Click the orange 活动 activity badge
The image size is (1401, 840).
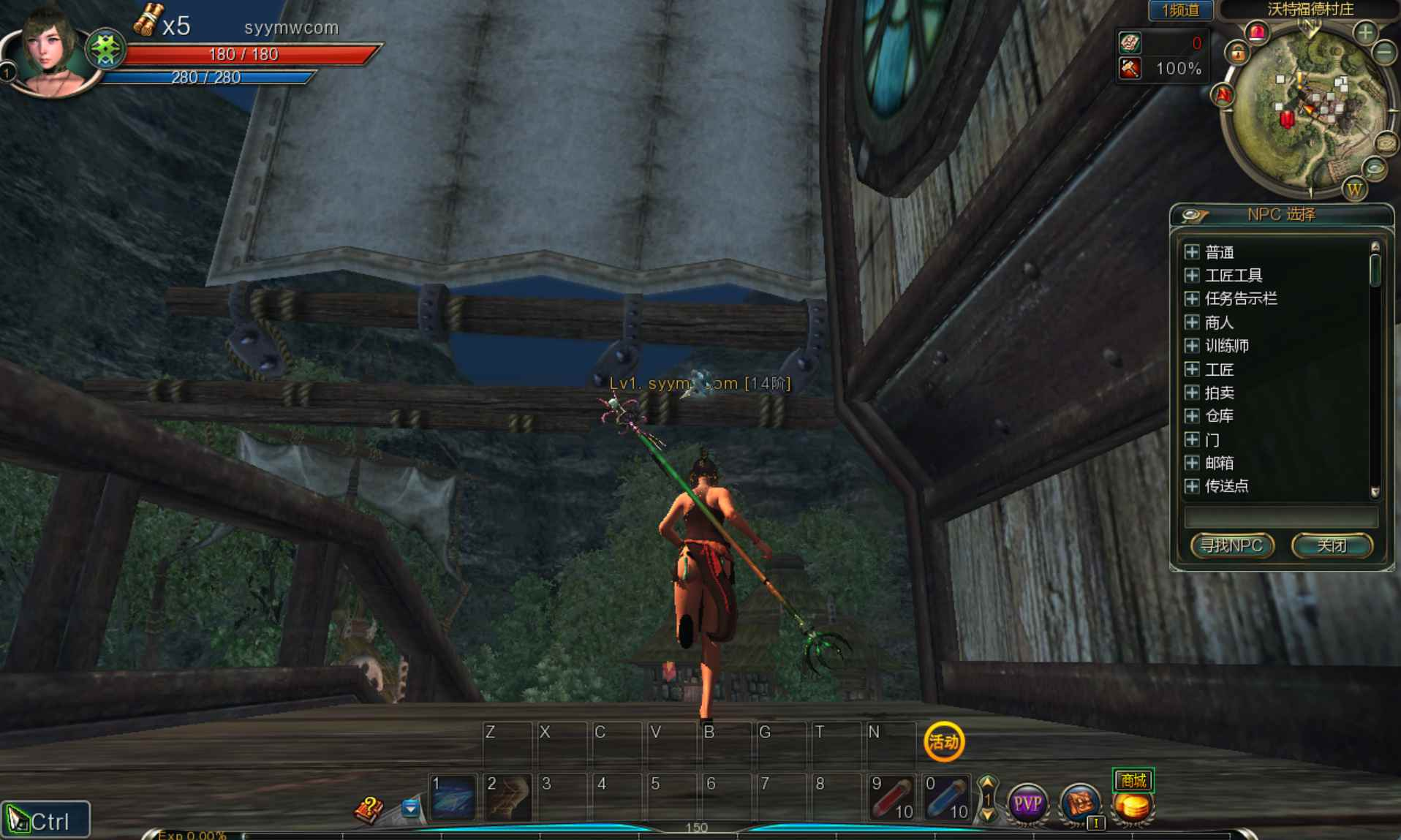tap(944, 743)
